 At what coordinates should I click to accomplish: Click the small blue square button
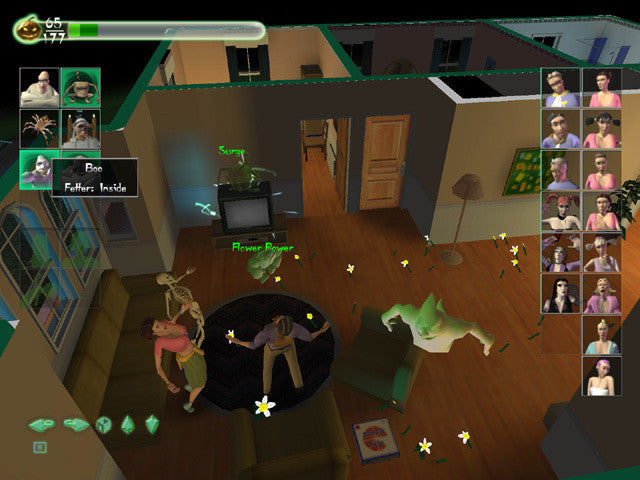coord(40,447)
